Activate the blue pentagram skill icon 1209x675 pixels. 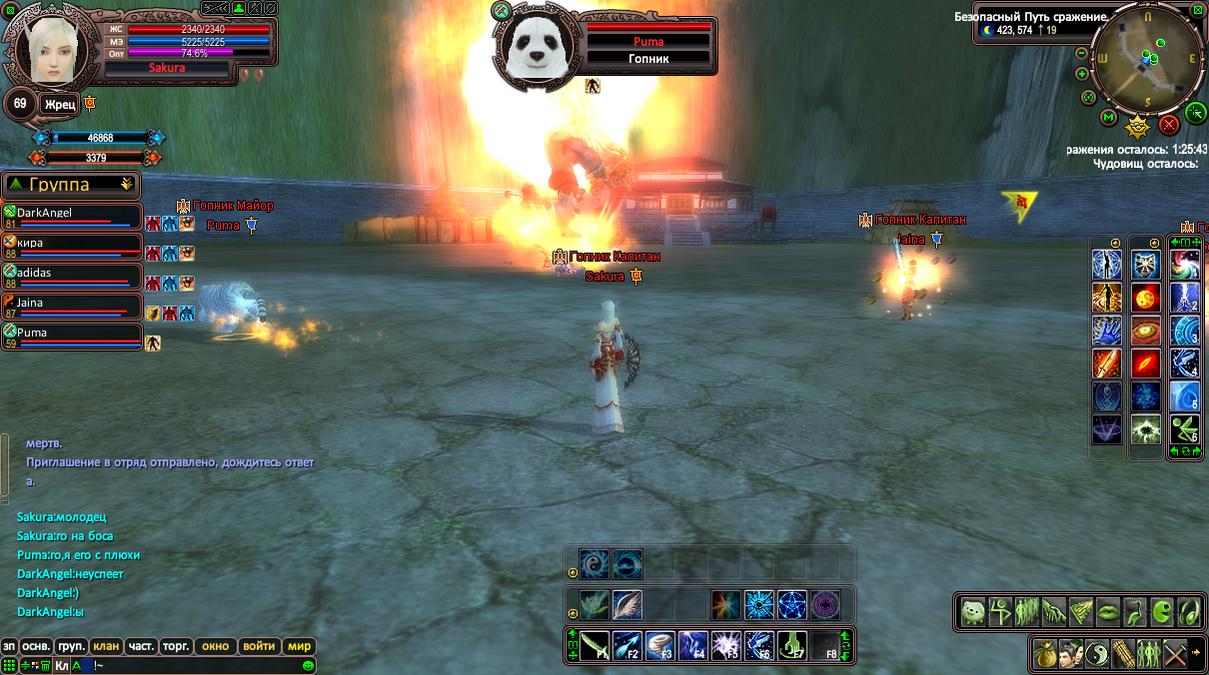[x=792, y=605]
